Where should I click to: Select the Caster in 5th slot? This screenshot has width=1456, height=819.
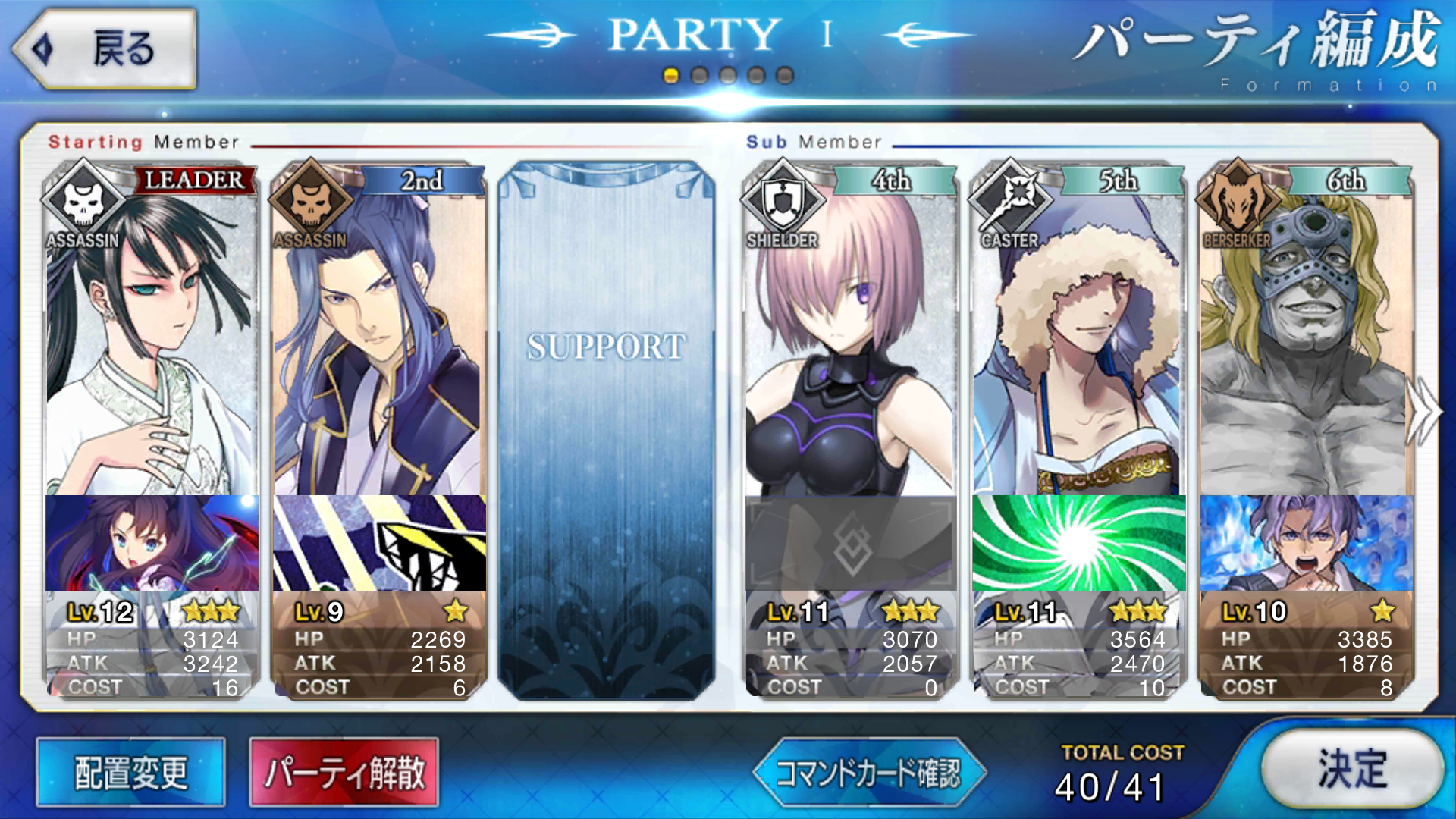[1078, 341]
